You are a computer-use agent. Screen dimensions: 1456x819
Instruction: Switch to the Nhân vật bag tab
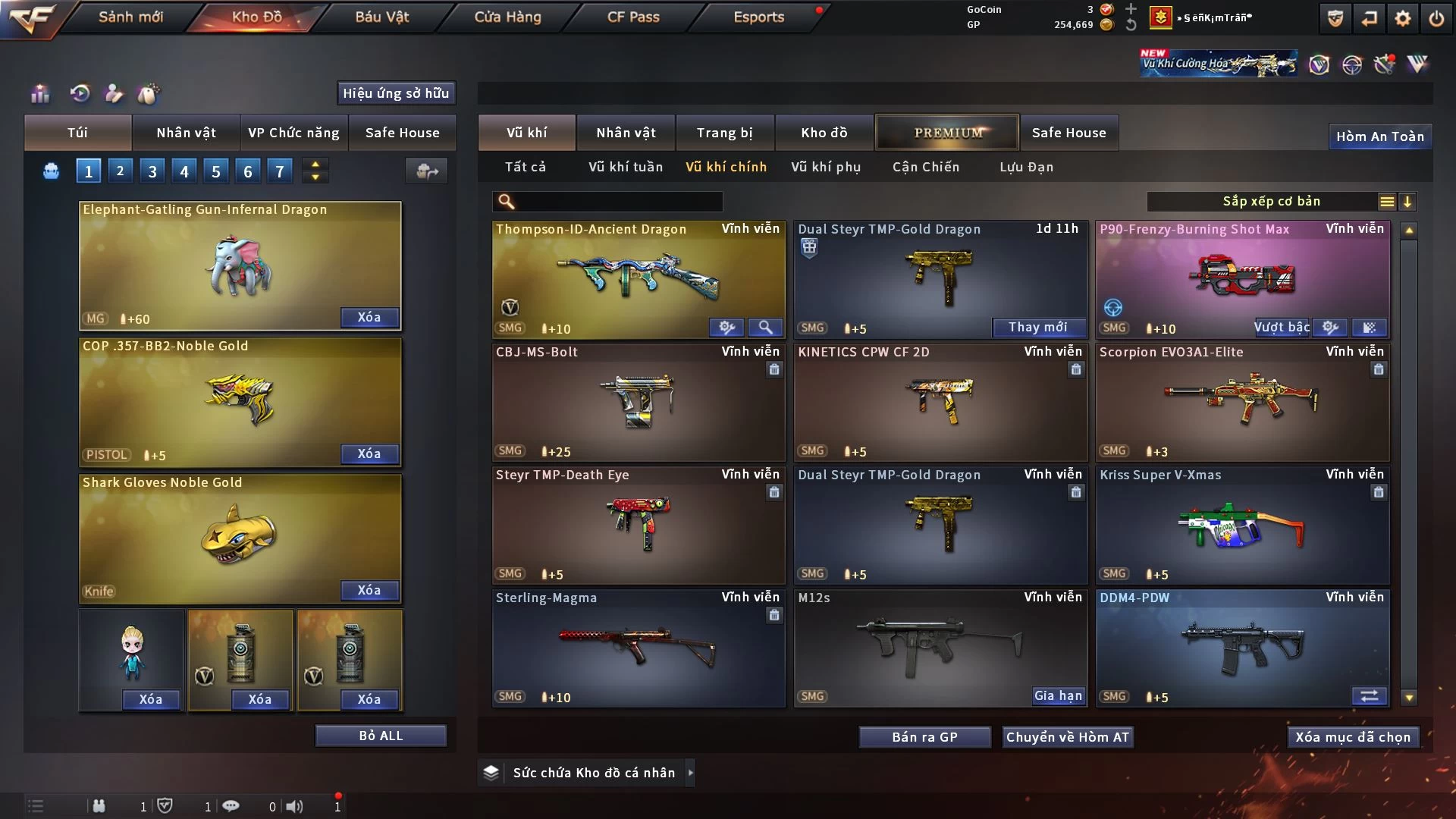pos(186,133)
